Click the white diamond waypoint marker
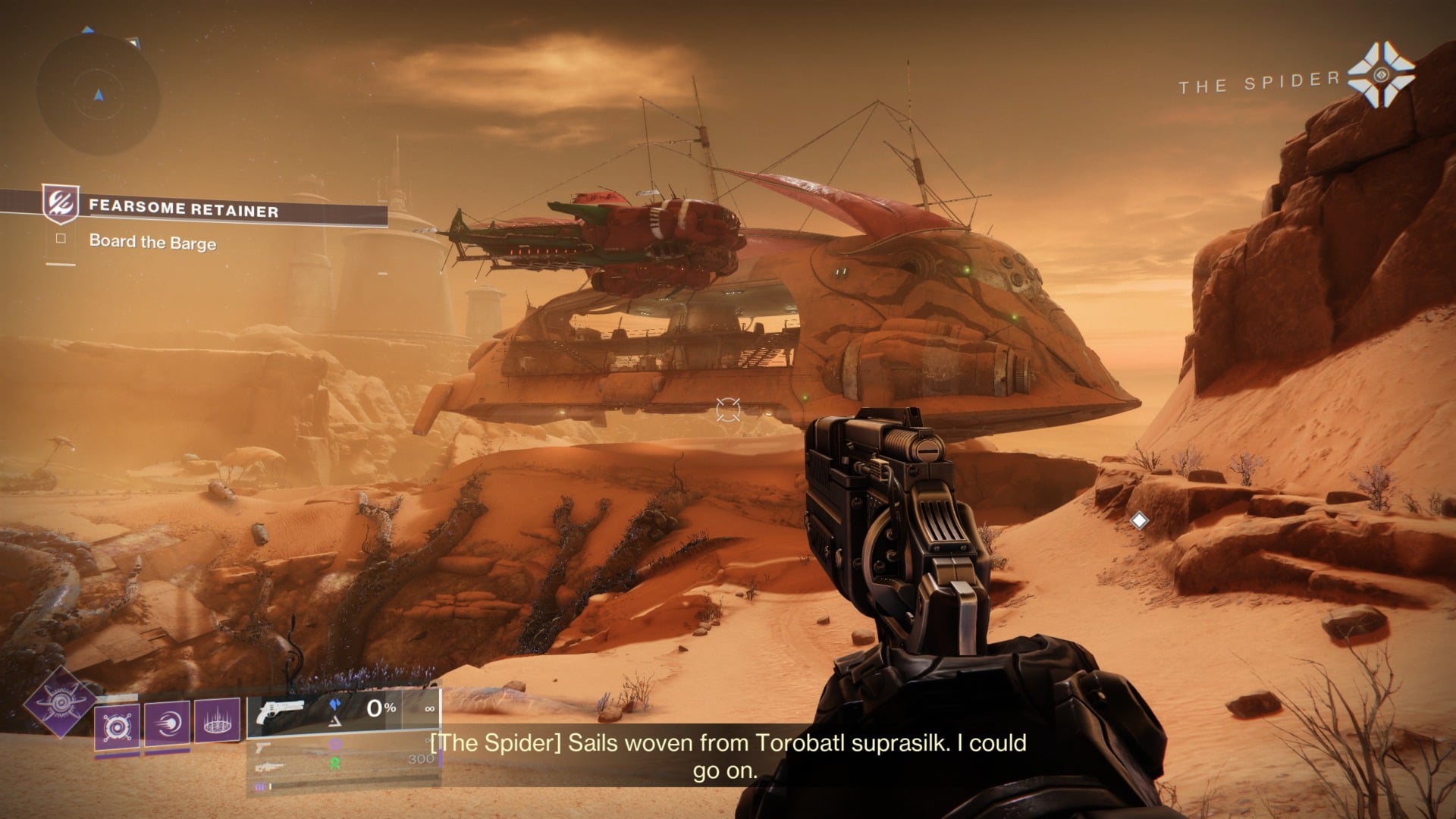 tap(1138, 520)
